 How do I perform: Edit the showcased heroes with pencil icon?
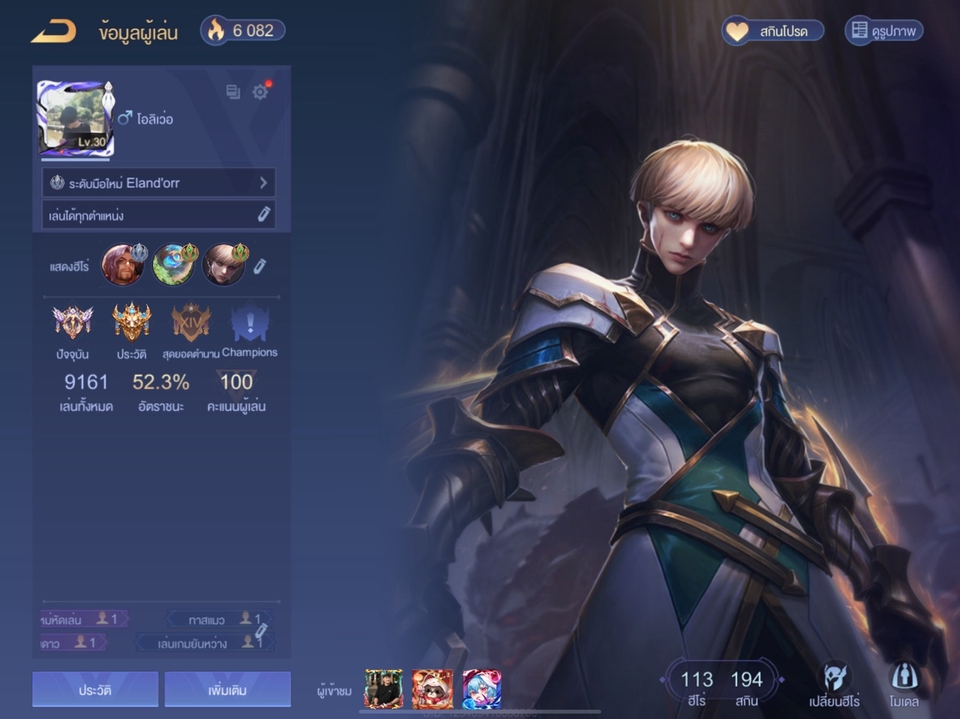point(259,266)
